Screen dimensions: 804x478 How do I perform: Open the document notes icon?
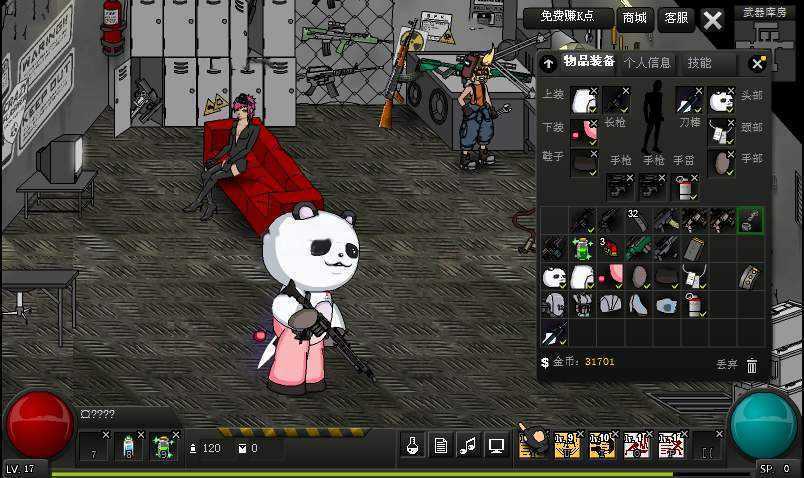440,445
